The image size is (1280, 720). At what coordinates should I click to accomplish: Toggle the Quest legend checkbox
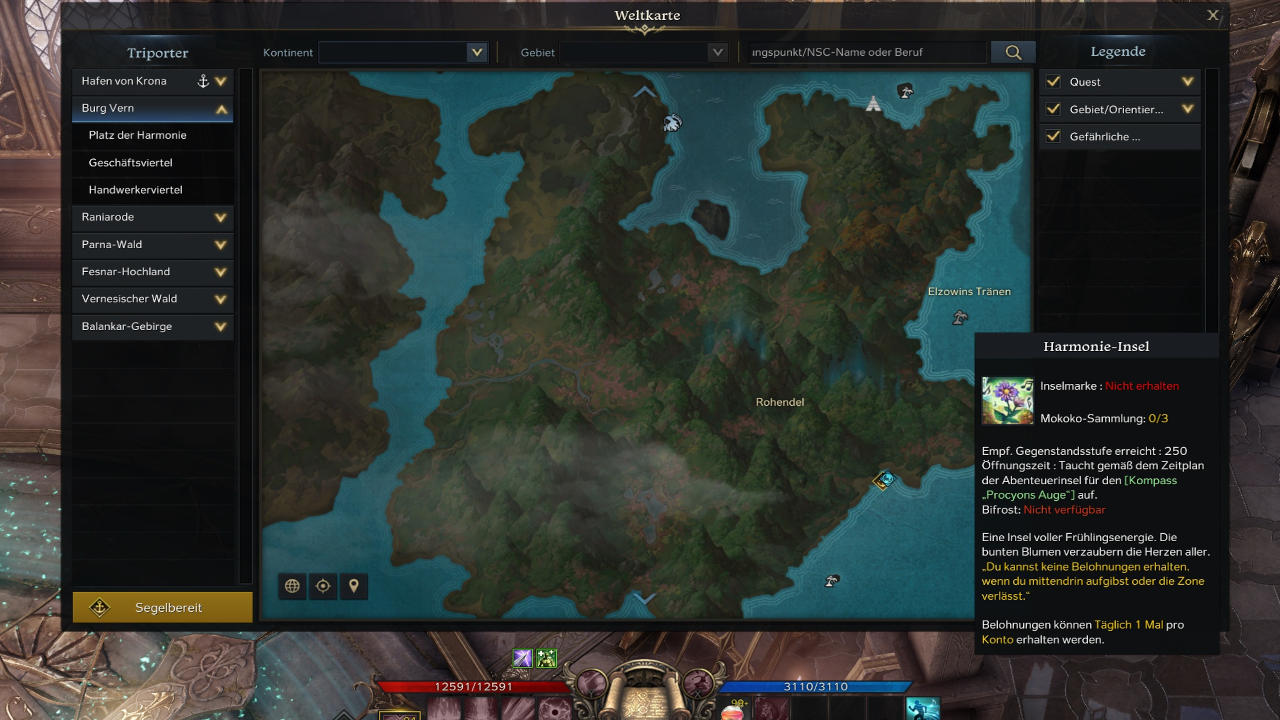[x=1053, y=82]
